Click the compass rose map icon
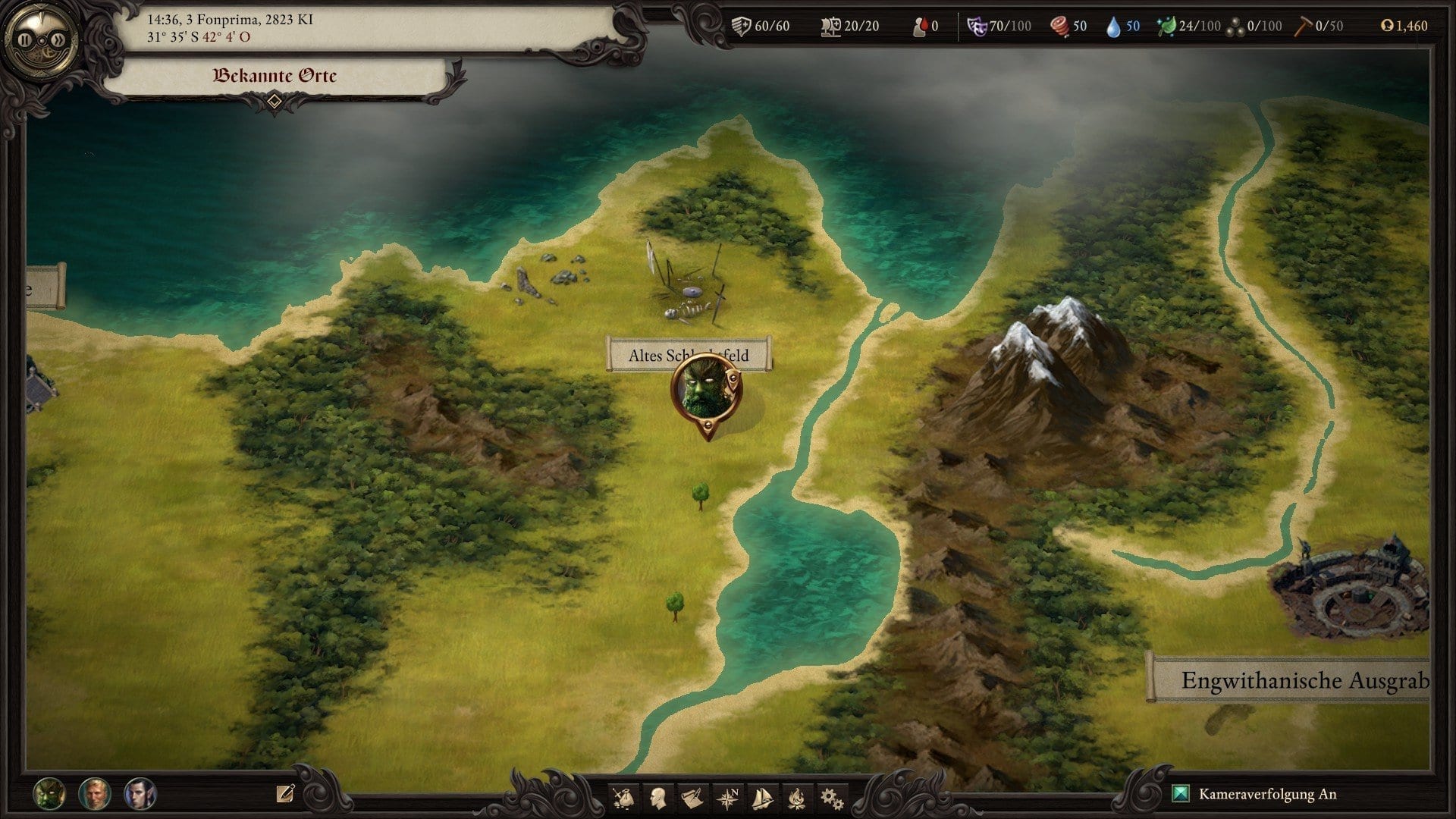The image size is (1456, 819). [728, 798]
